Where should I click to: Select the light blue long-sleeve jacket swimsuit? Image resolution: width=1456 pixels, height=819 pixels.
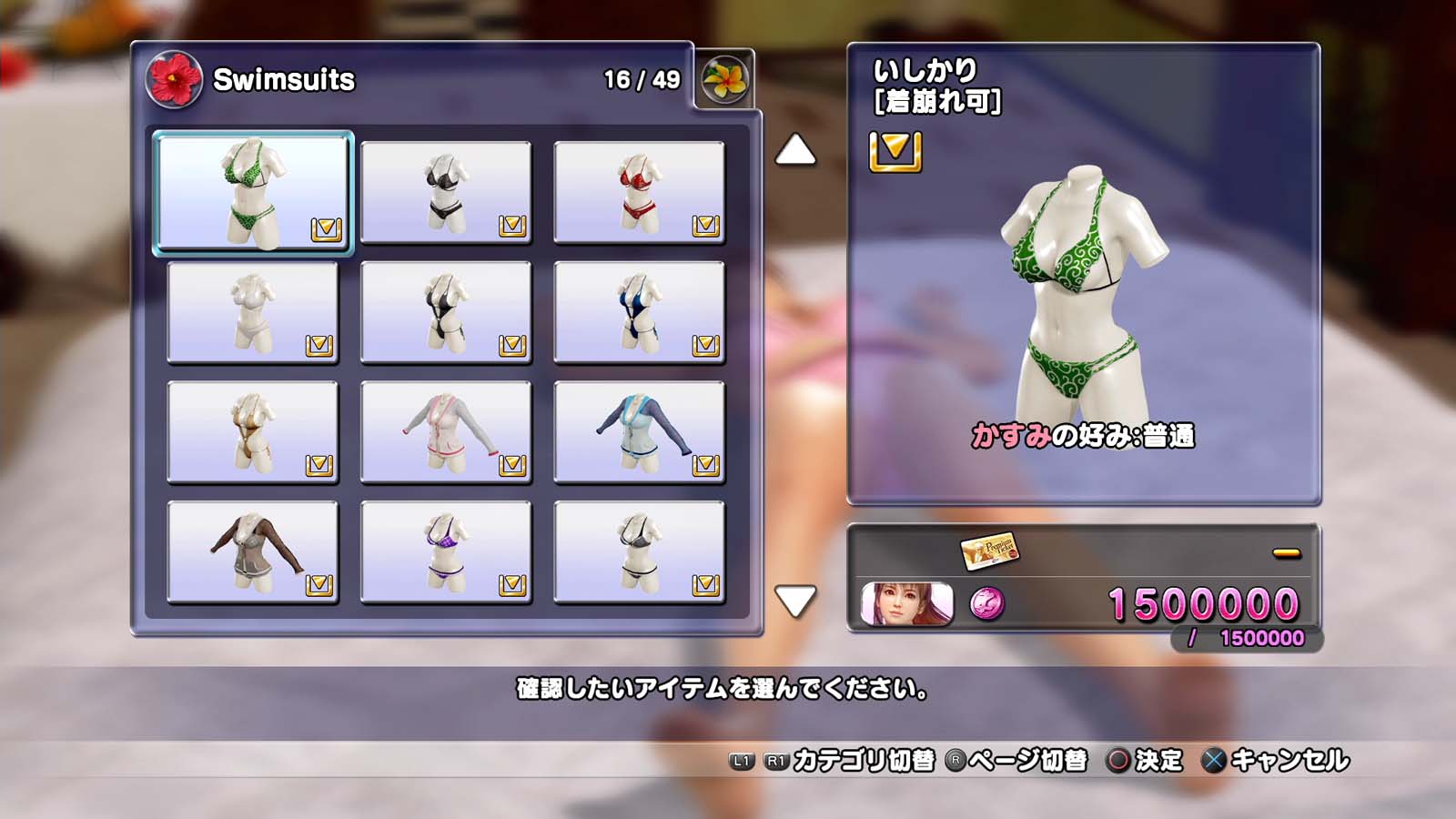(x=639, y=432)
